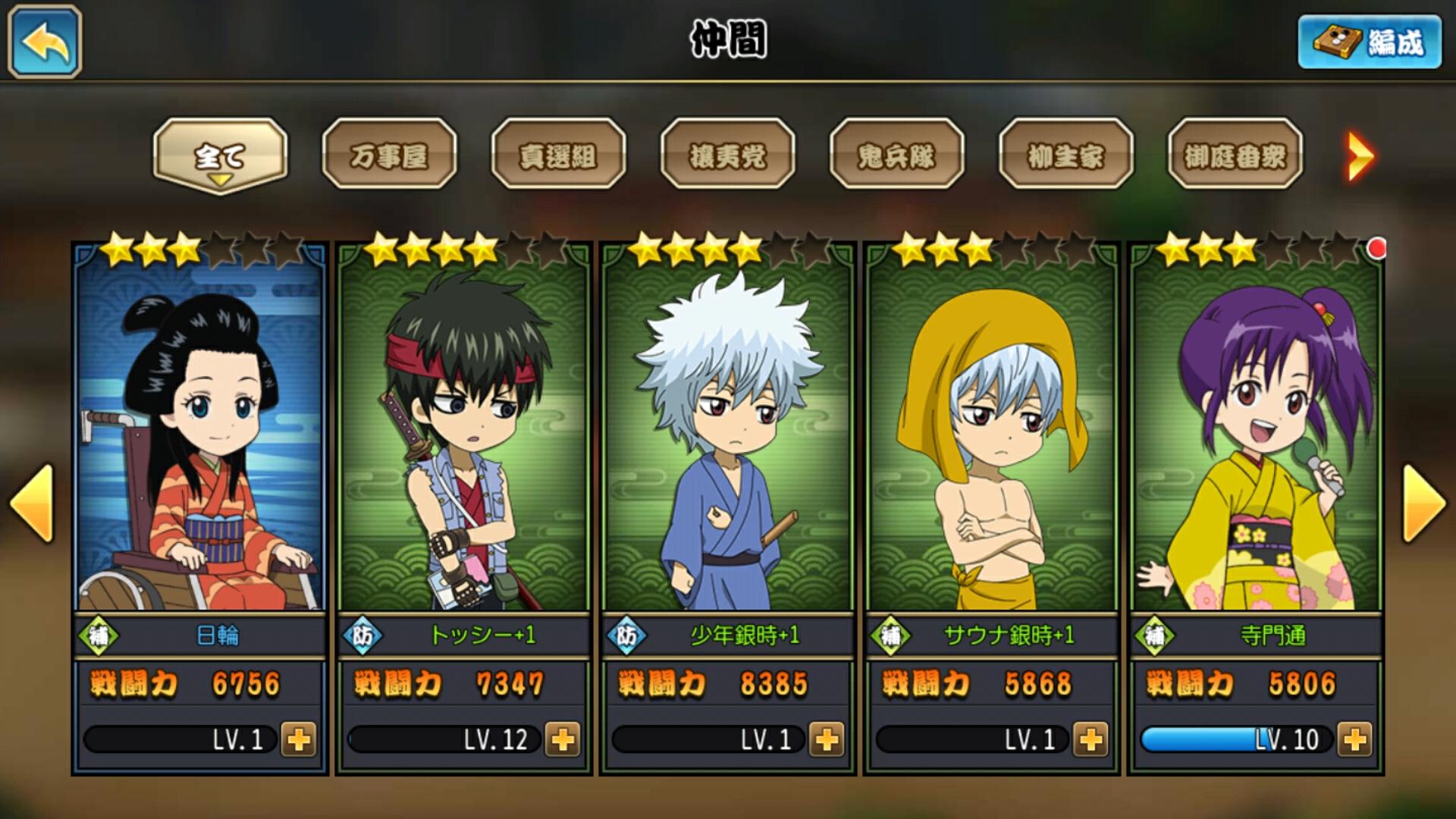The image size is (1456, 819).
Task: Level up トッシー+1 with the plus button
Action: (x=563, y=739)
